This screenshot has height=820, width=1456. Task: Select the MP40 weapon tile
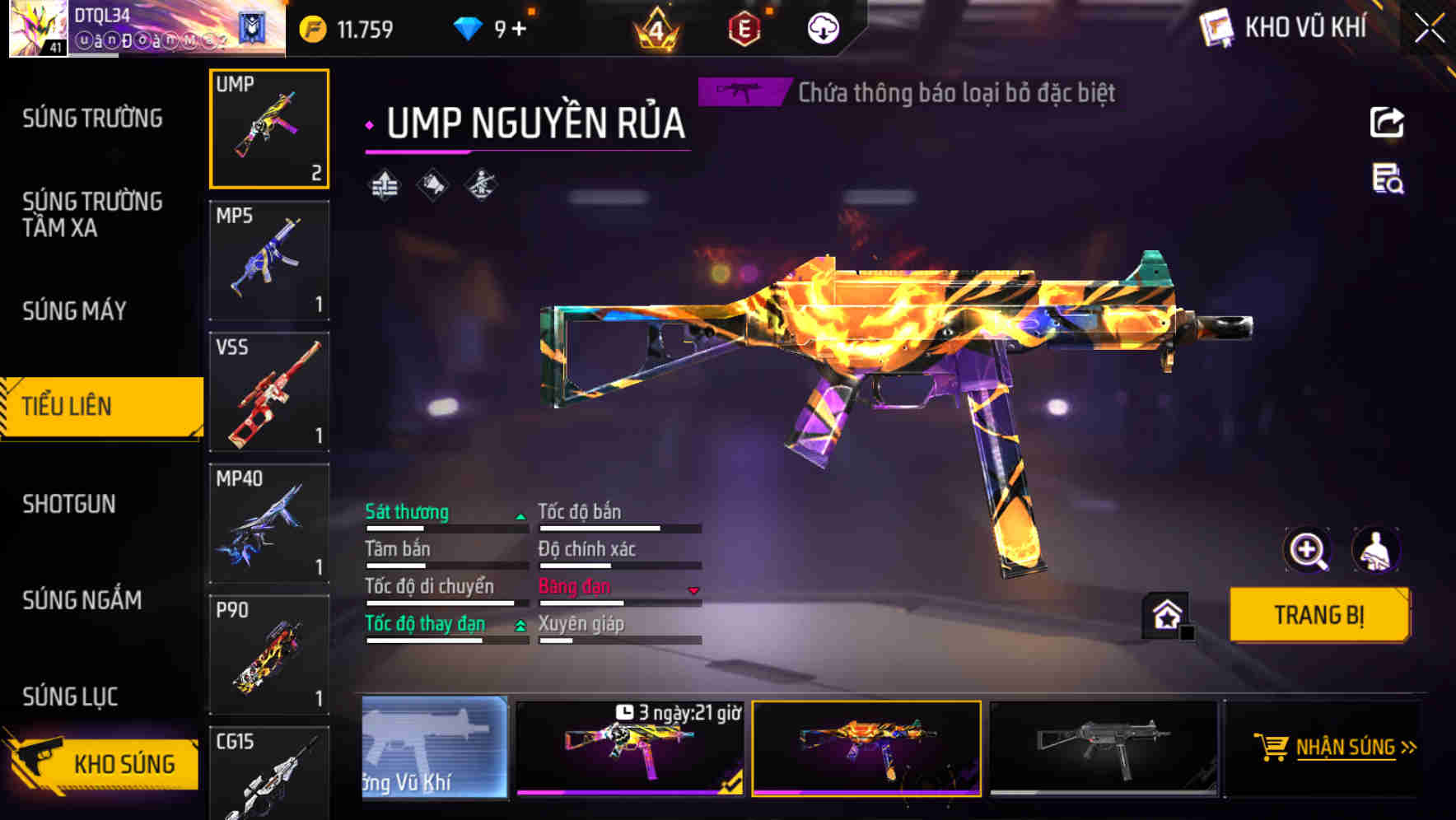pos(269,524)
